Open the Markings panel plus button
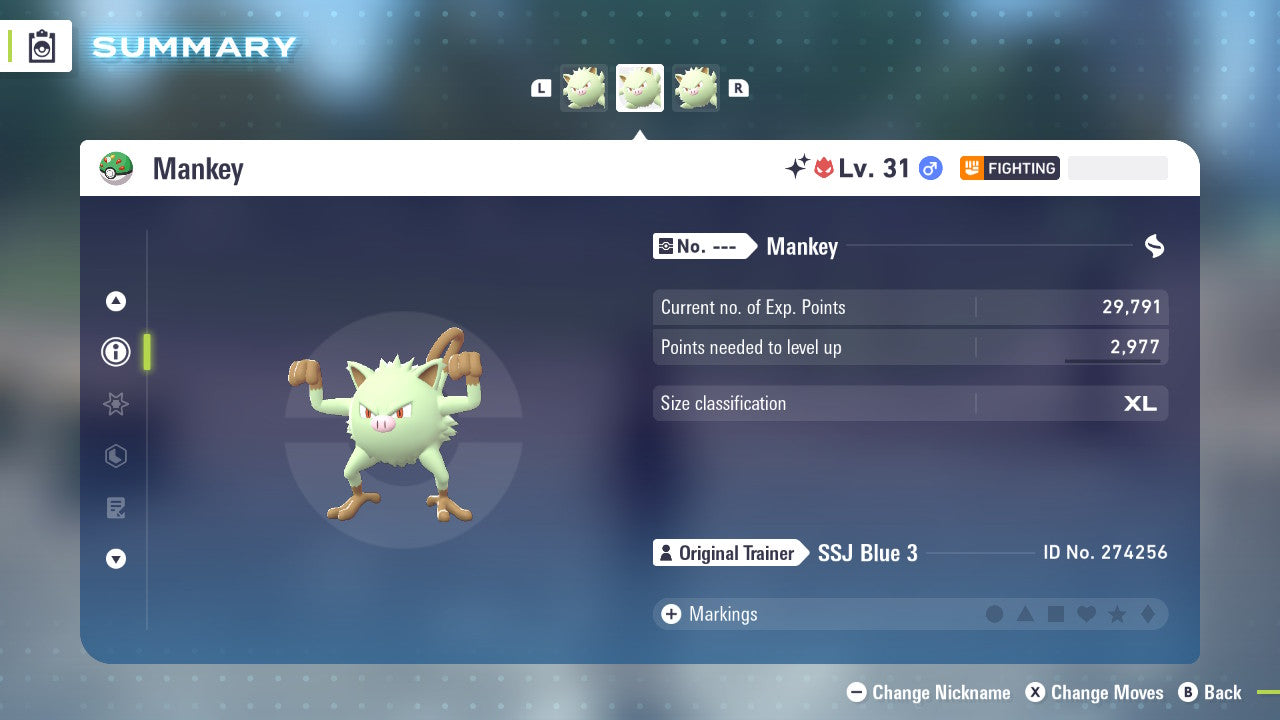This screenshot has height=720, width=1280. pos(671,614)
